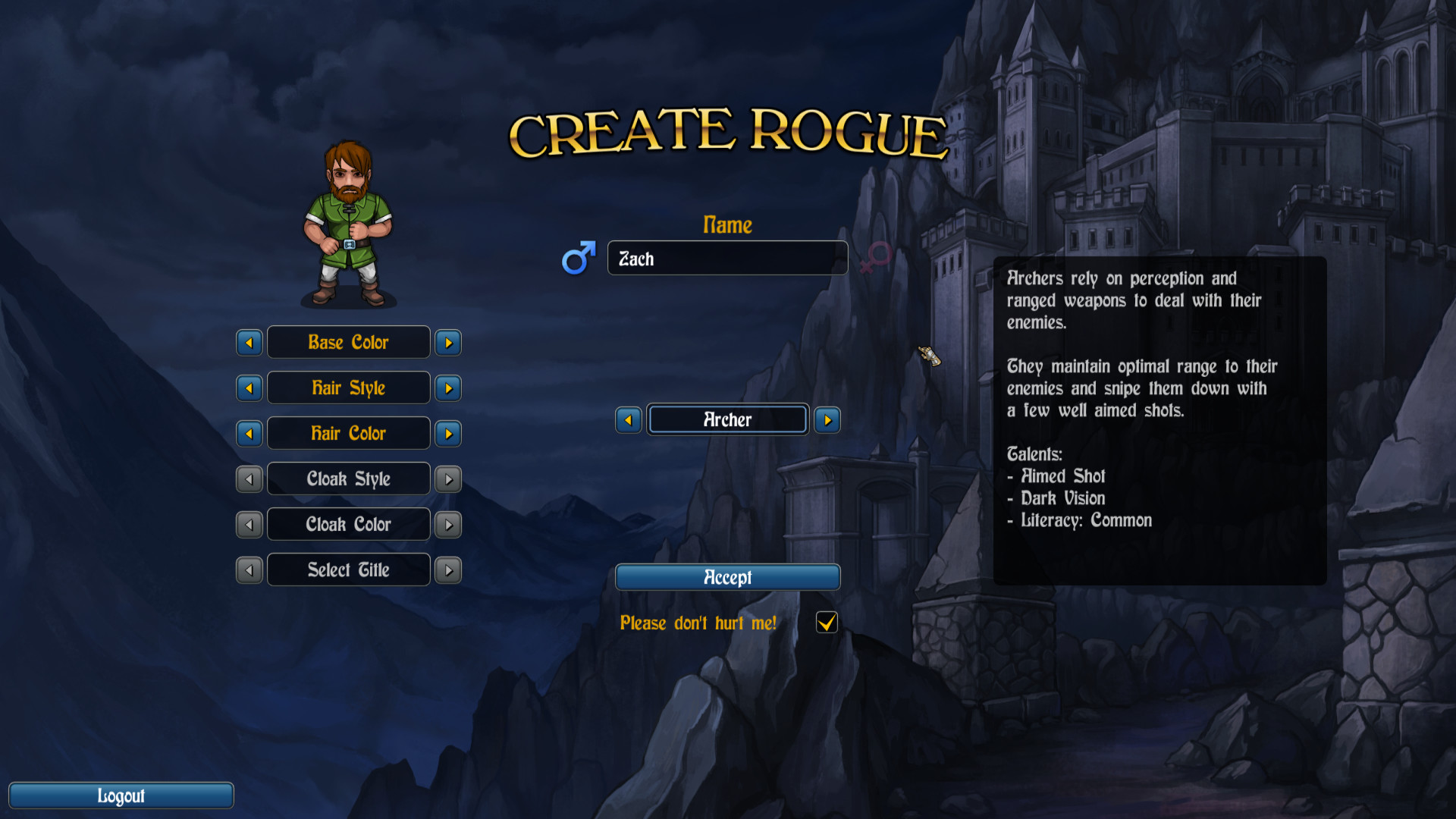Click the right arrow beside the Archer class
This screenshot has width=1456, height=819.
pyautogui.click(x=827, y=419)
